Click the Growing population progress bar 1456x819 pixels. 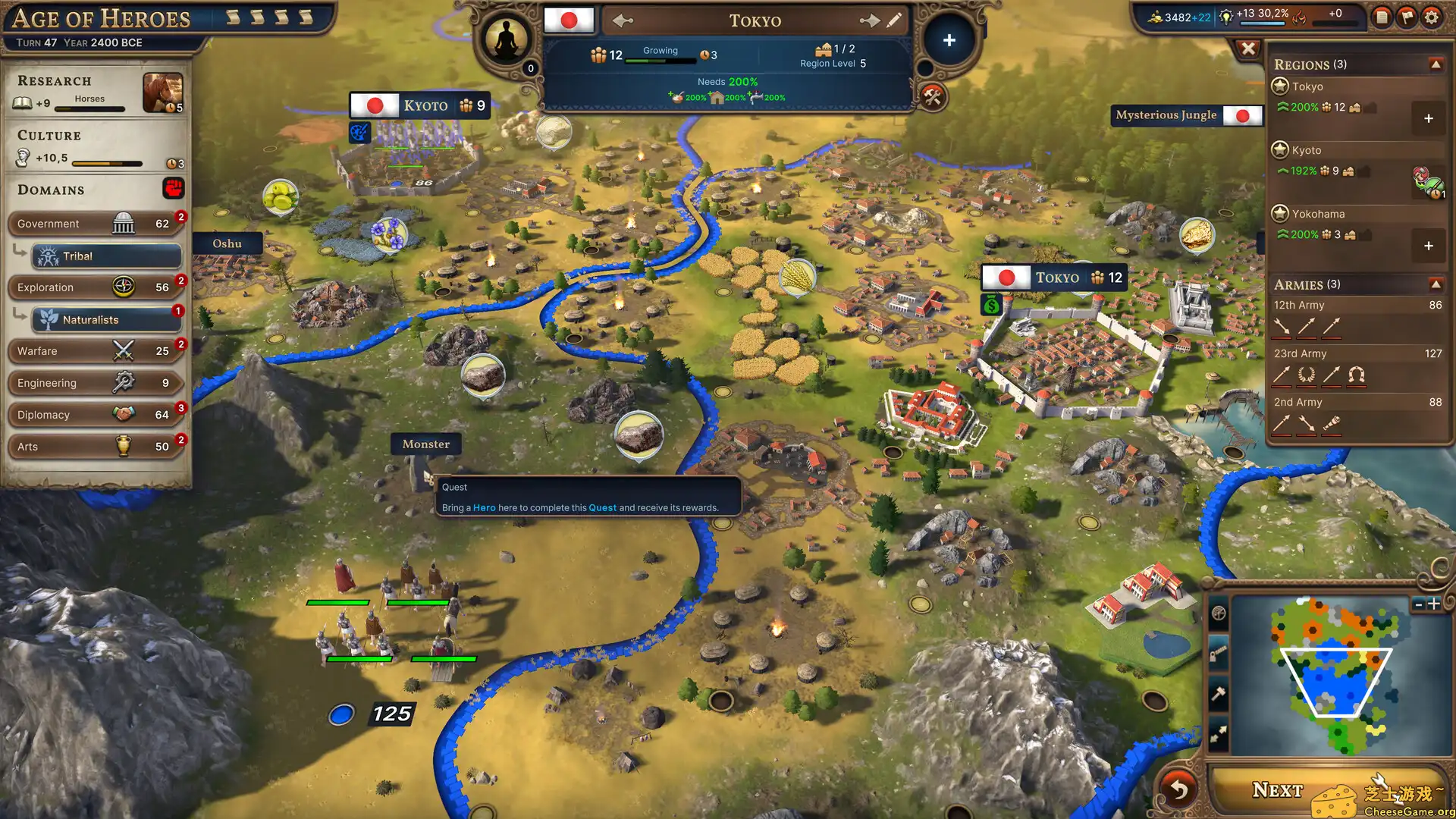659,59
